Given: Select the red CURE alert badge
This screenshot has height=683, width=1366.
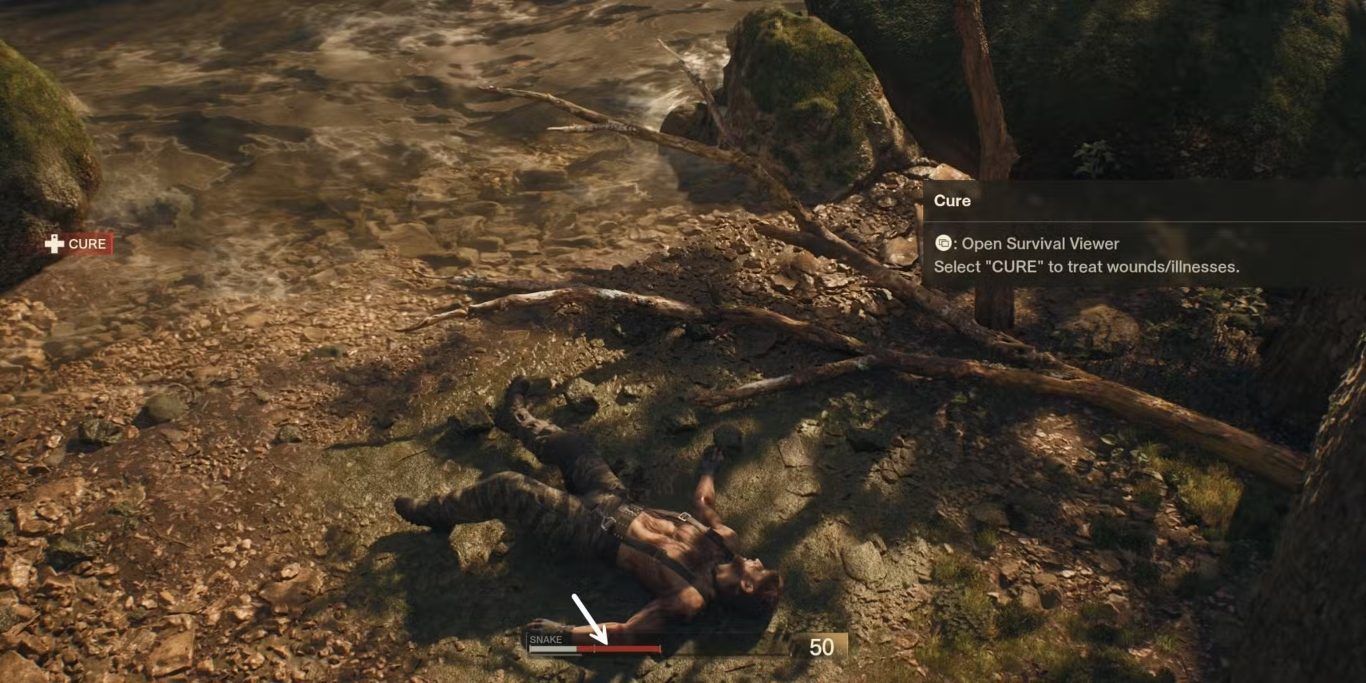Looking at the screenshot, I should (77, 244).
